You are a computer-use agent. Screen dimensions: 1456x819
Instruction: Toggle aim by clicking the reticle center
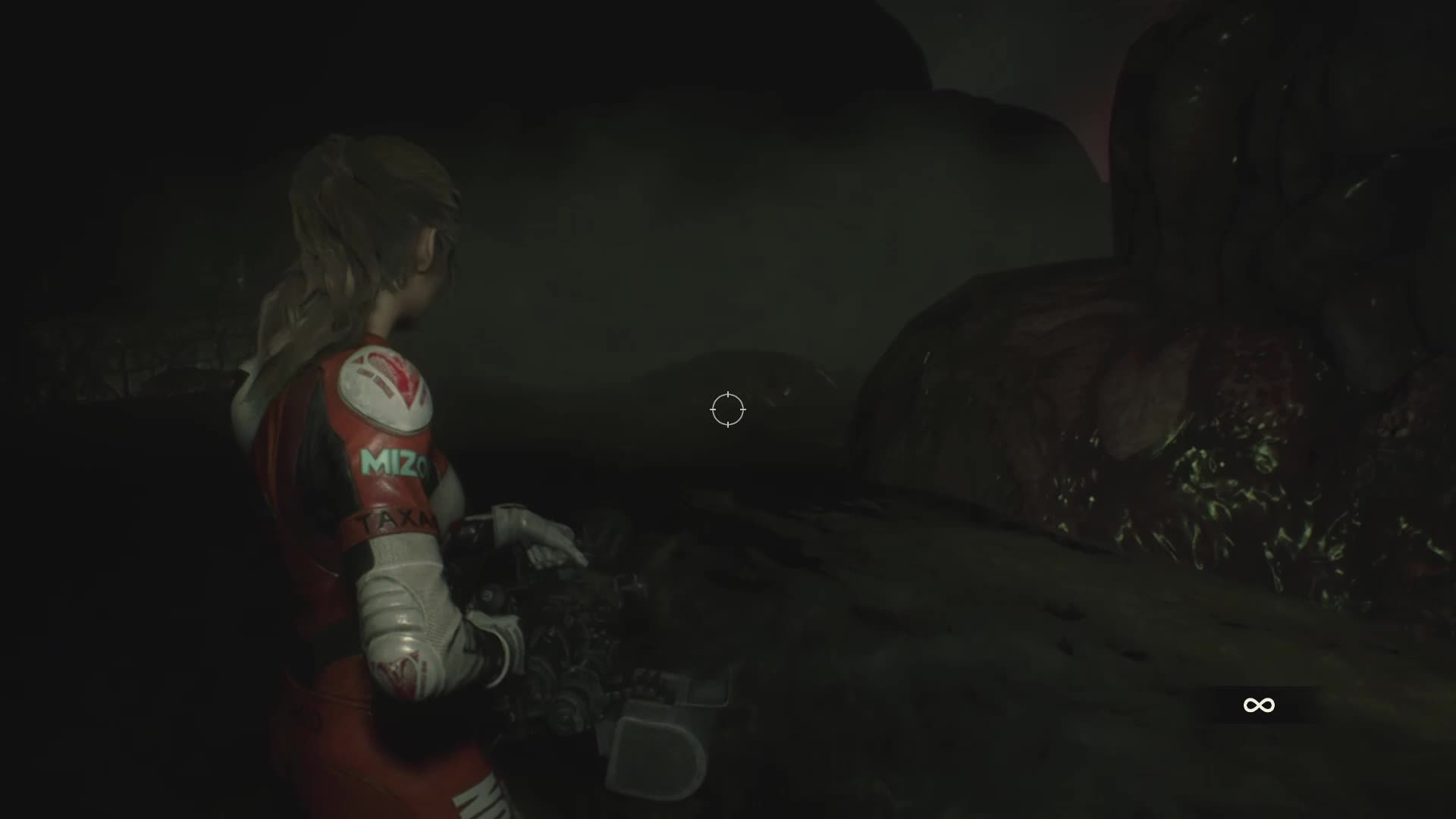point(727,409)
